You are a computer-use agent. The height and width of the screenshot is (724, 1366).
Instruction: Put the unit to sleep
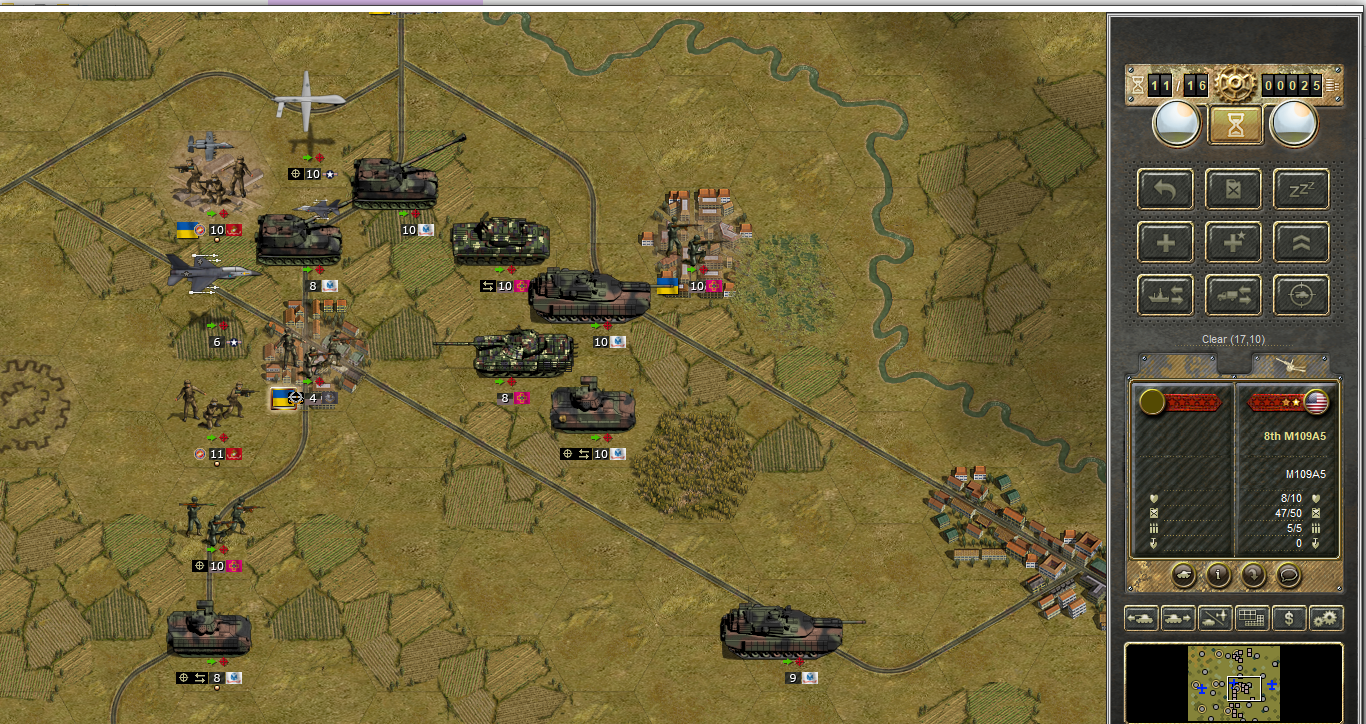click(x=1301, y=189)
